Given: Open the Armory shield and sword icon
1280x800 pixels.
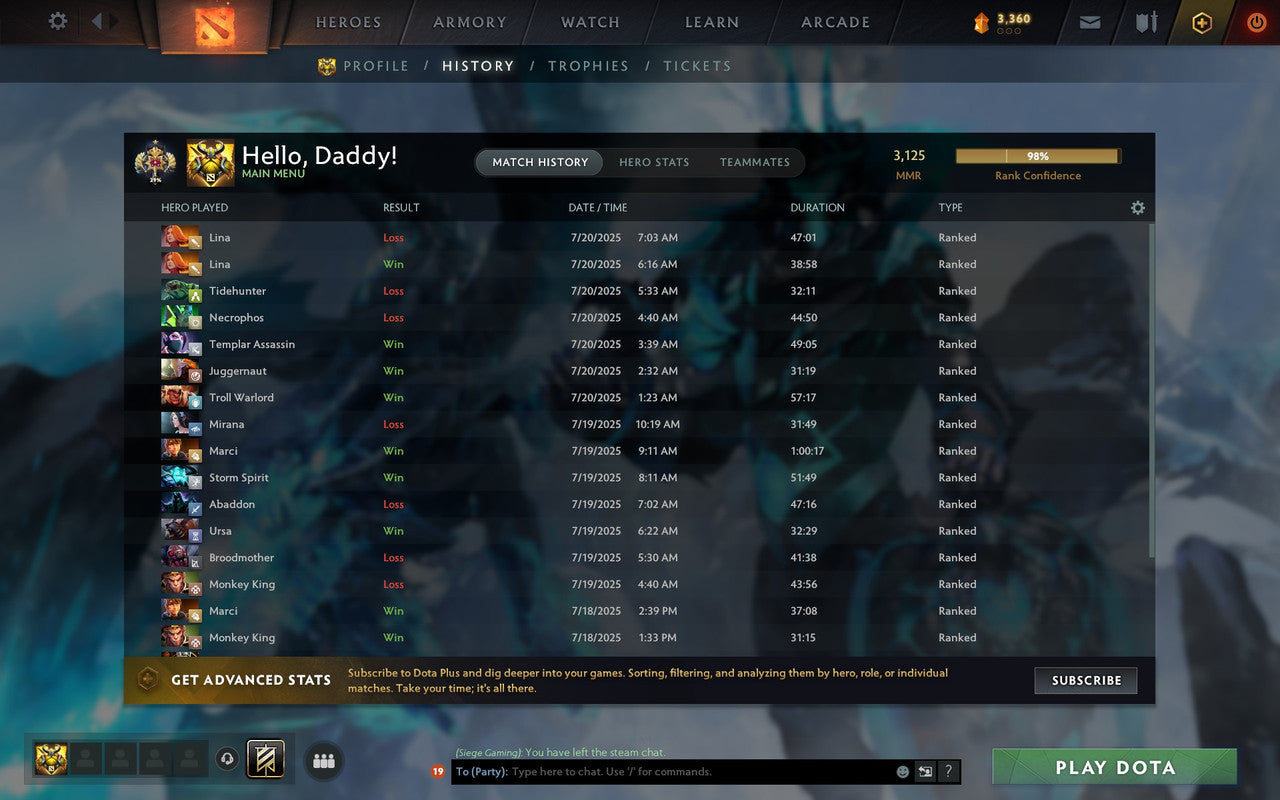Looking at the screenshot, I should 1145,22.
